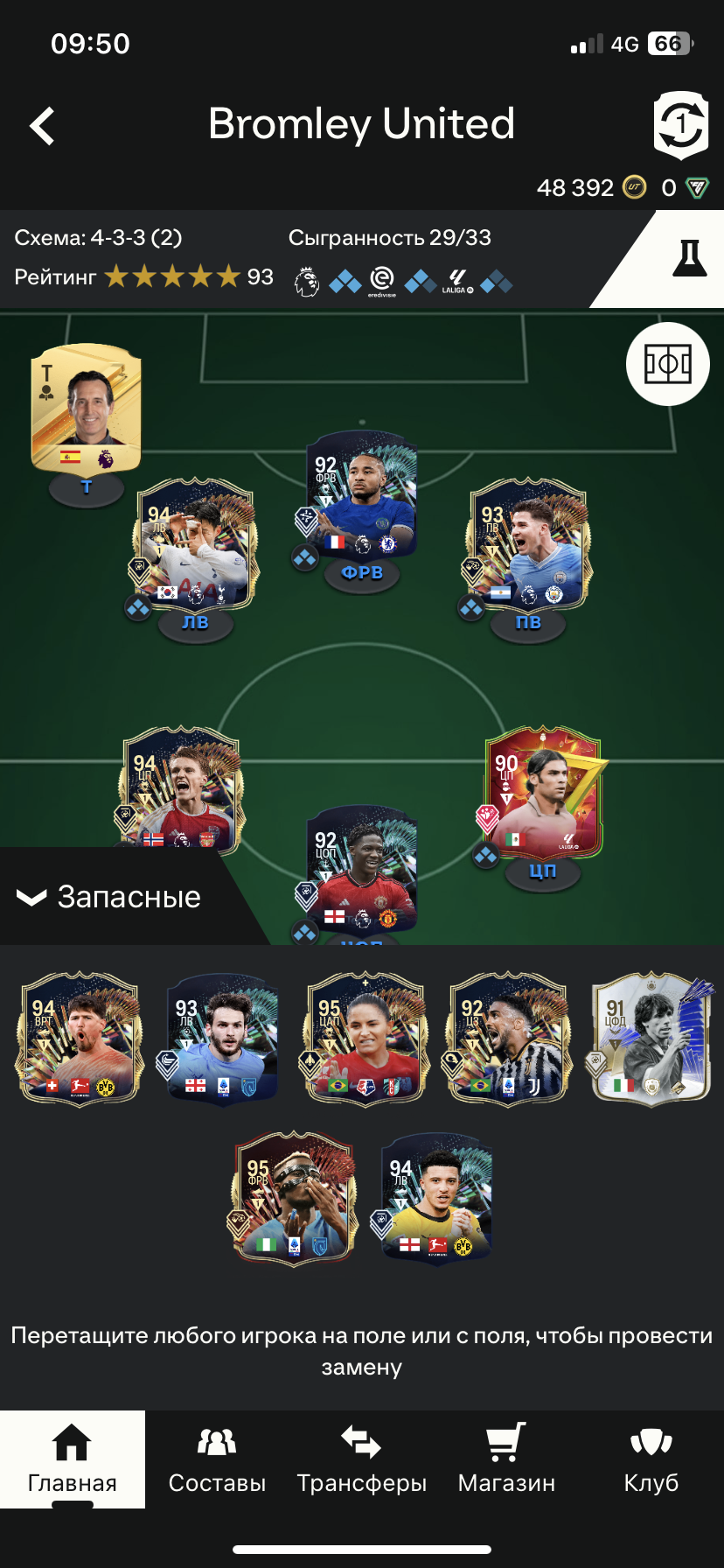Select the 91-rated Italian icon substitute card
The width and height of the screenshot is (724, 1568).
click(651, 1039)
